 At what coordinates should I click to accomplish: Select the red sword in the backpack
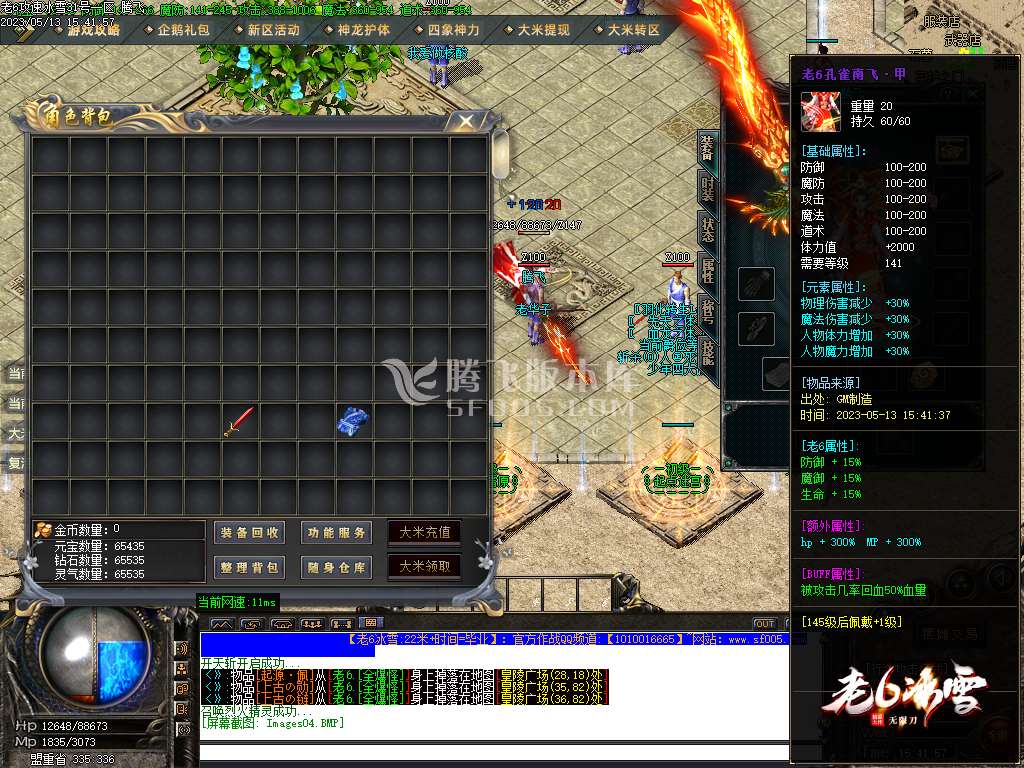(x=240, y=421)
